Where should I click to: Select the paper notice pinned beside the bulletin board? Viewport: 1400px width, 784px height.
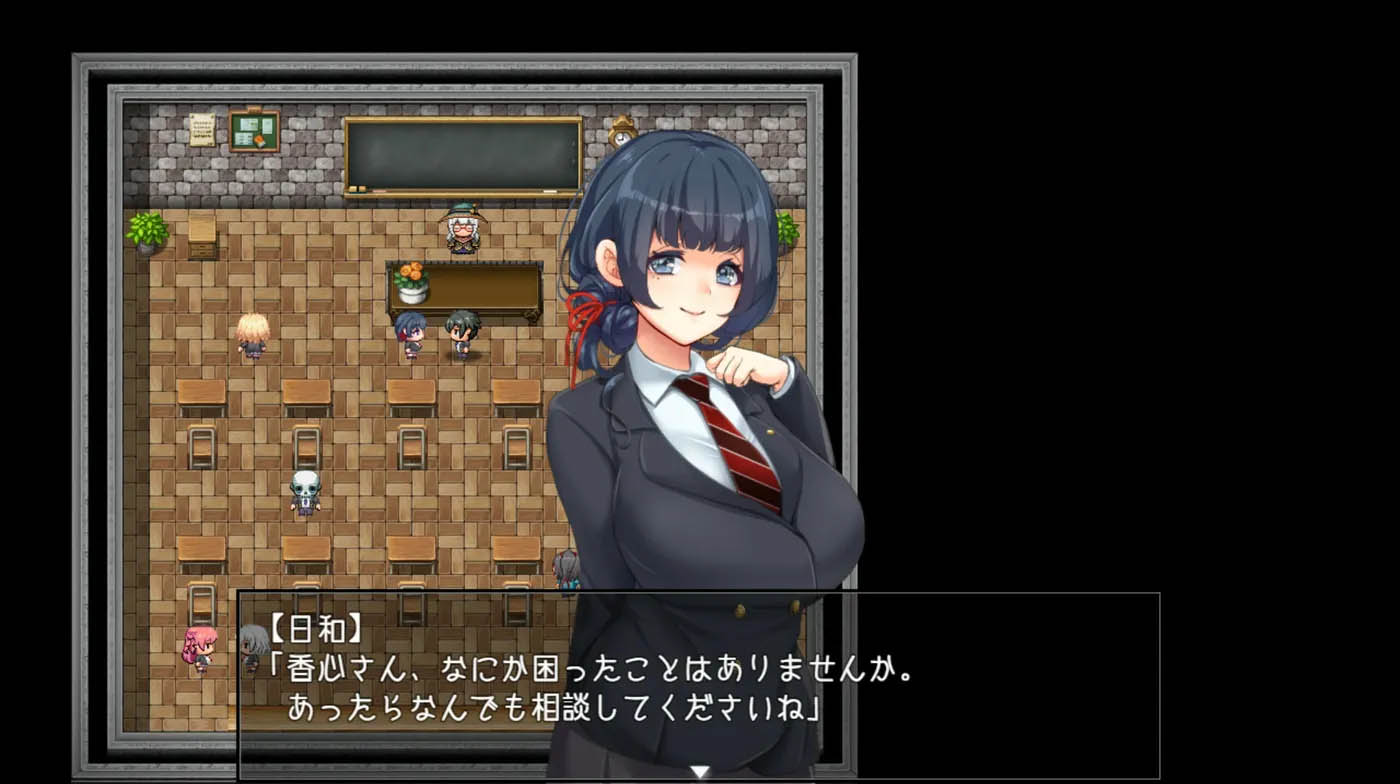tap(201, 128)
